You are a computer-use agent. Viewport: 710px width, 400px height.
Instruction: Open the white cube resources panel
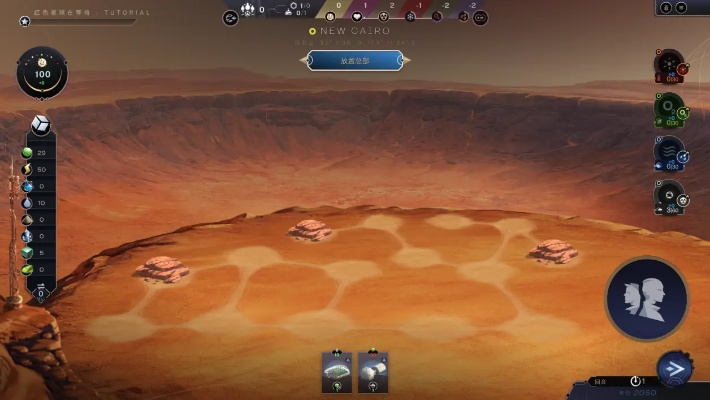(41, 124)
